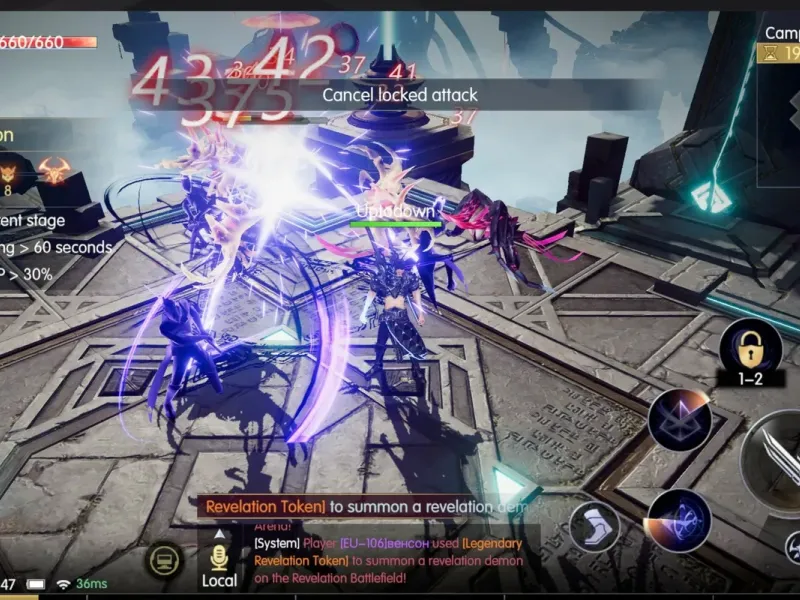Screen dimensions: 800x600
Task: Activate the pyramid crystal skill
Action: point(679,420)
